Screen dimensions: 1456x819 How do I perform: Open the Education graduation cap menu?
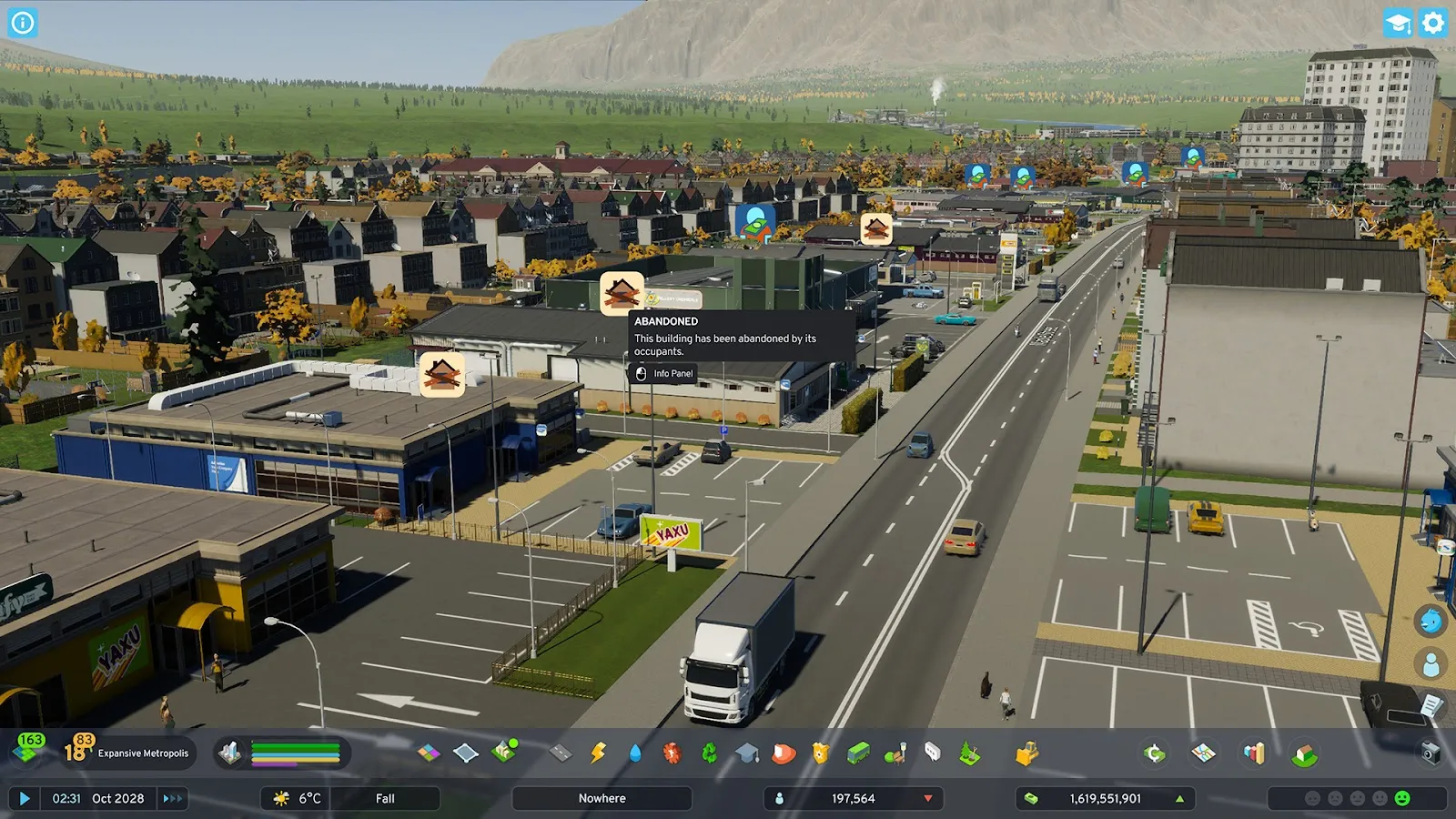point(746,753)
